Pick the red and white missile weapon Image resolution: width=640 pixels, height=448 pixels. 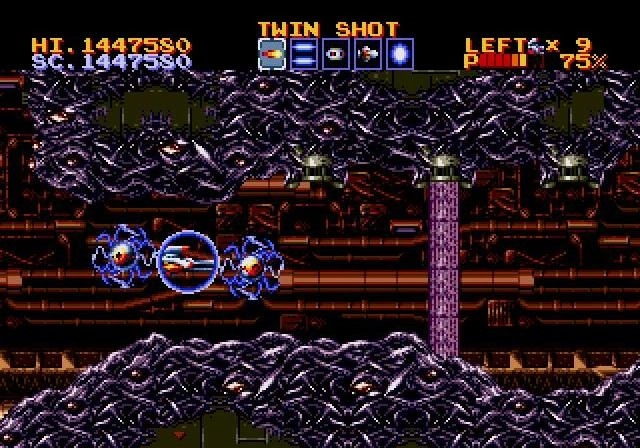(x=368, y=54)
